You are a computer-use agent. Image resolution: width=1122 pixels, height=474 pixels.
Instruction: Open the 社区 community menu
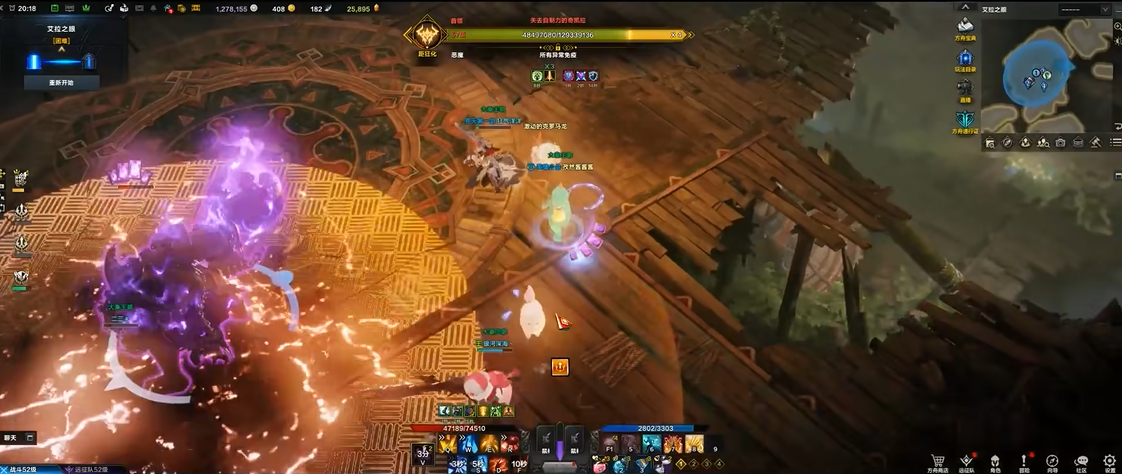tap(1081, 461)
